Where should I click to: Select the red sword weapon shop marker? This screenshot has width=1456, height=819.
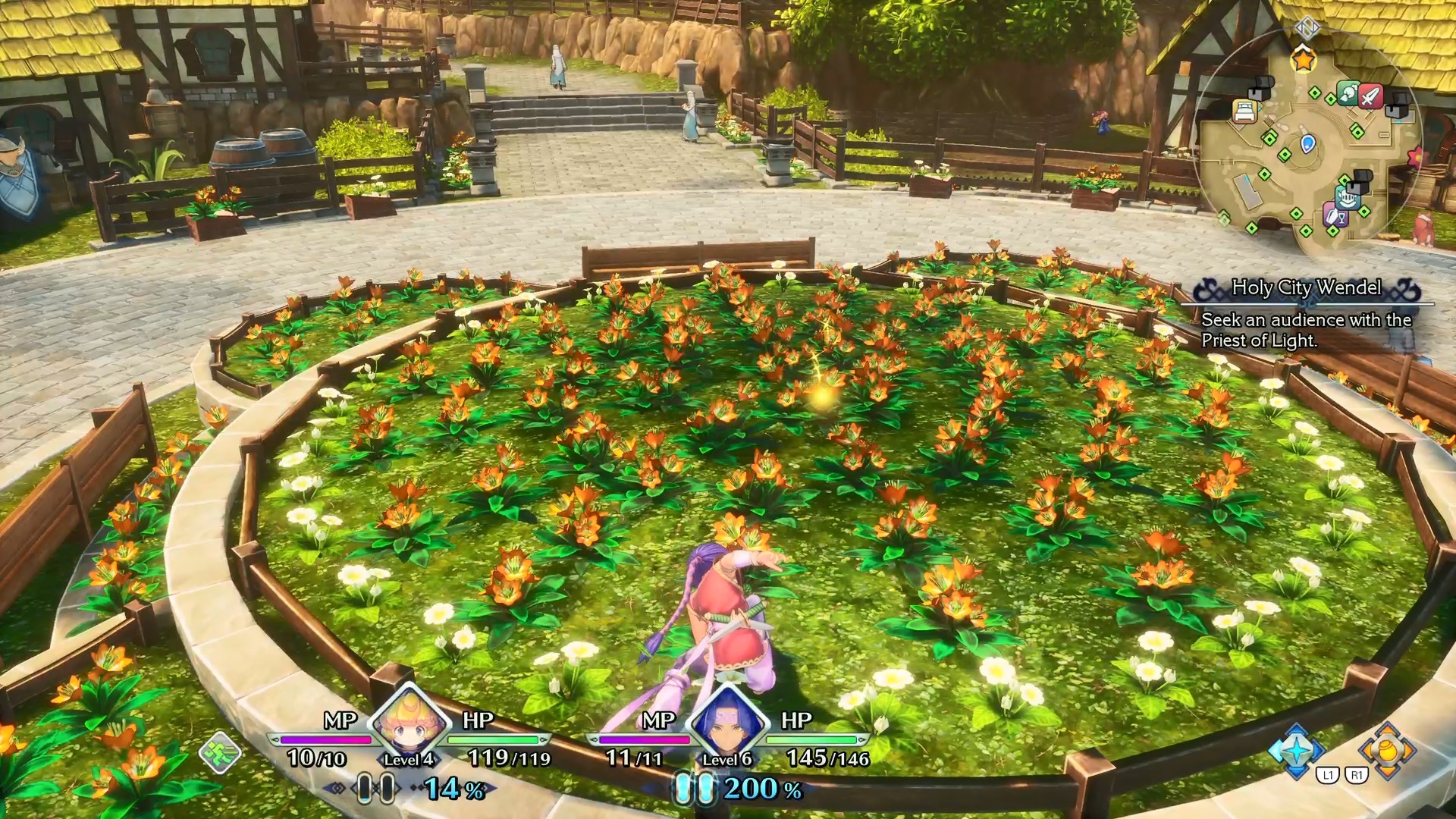click(1370, 96)
